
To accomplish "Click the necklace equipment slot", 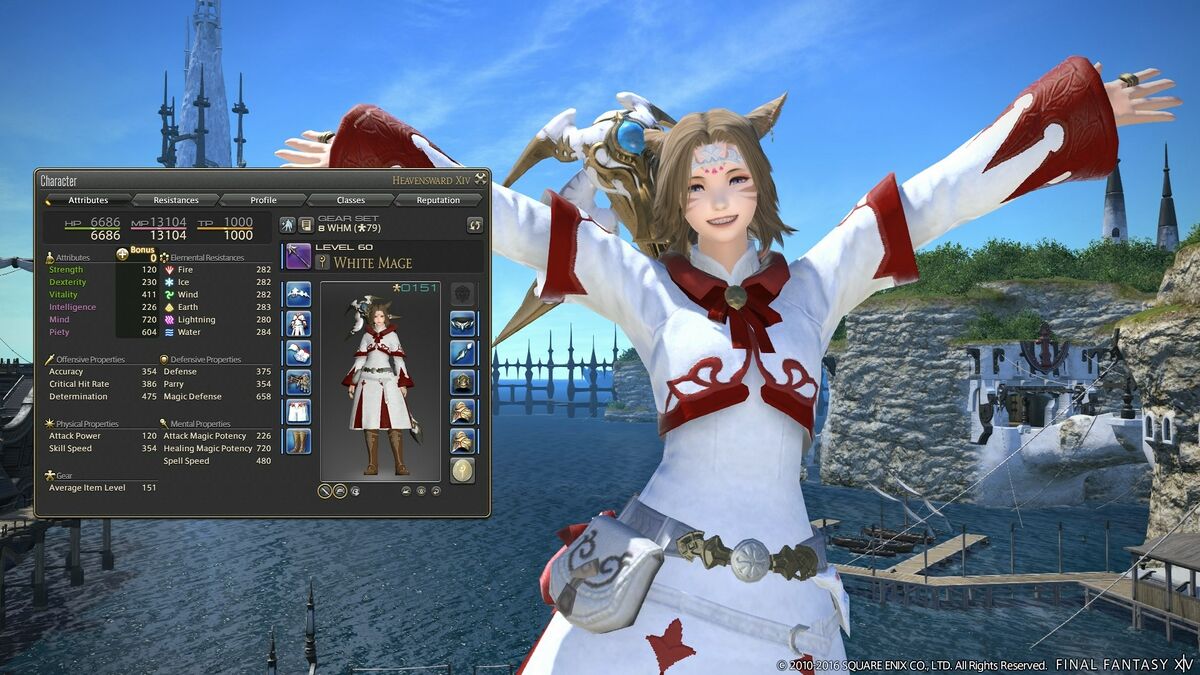I will click(x=462, y=352).
